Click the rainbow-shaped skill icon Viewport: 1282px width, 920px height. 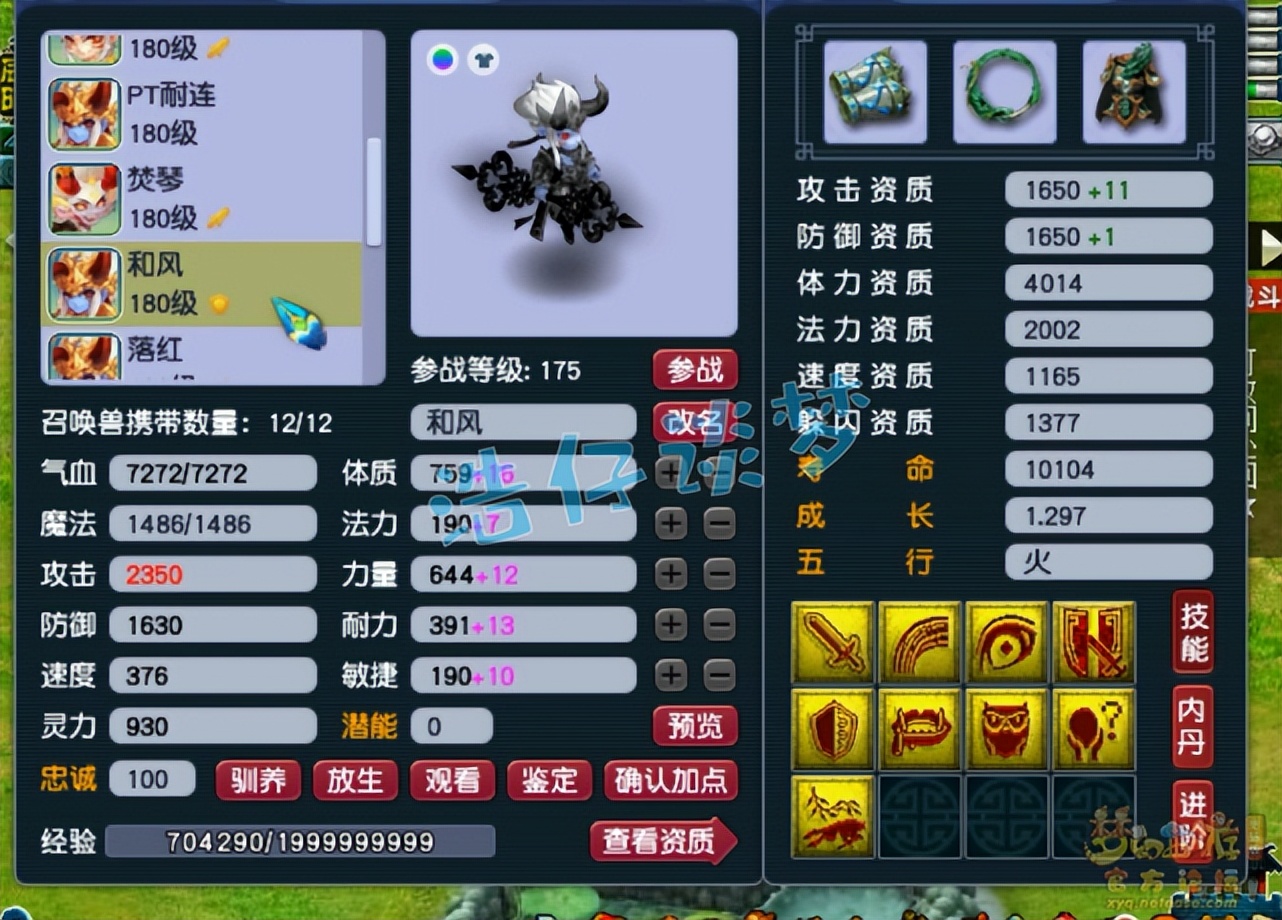click(920, 640)
